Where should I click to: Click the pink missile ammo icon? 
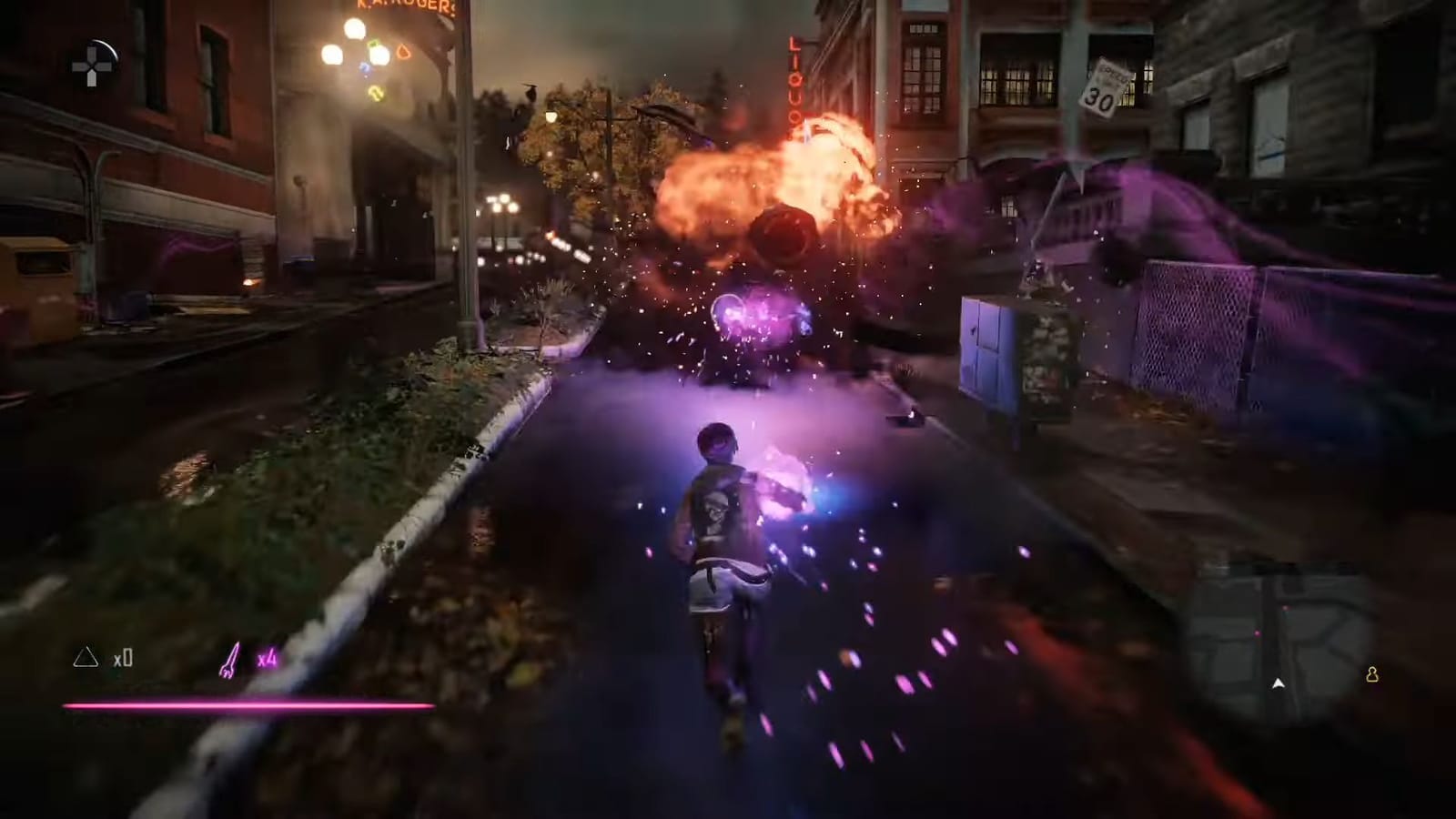tap(232, 657)
